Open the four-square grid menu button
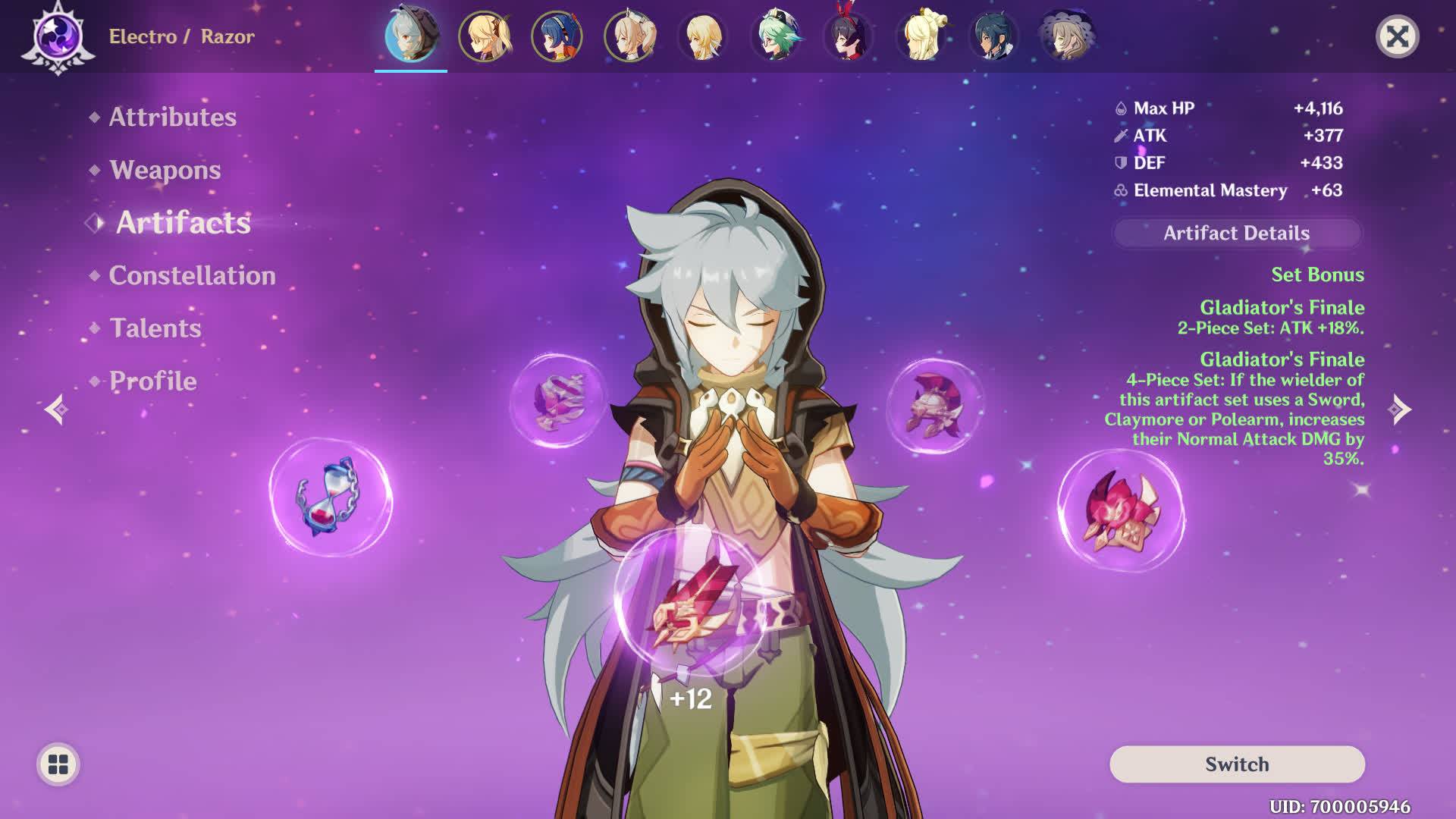 click(58, 764)
